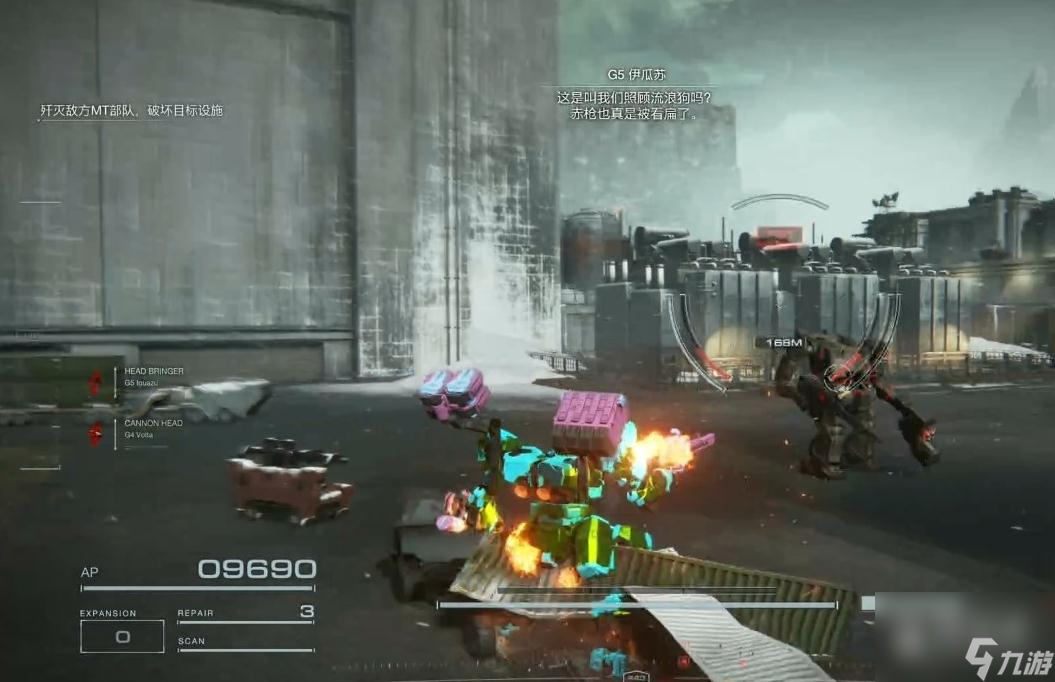Select the mission objective text tracker
The width and height of the screenshot is (1055, 682).
tap(131, 111)
